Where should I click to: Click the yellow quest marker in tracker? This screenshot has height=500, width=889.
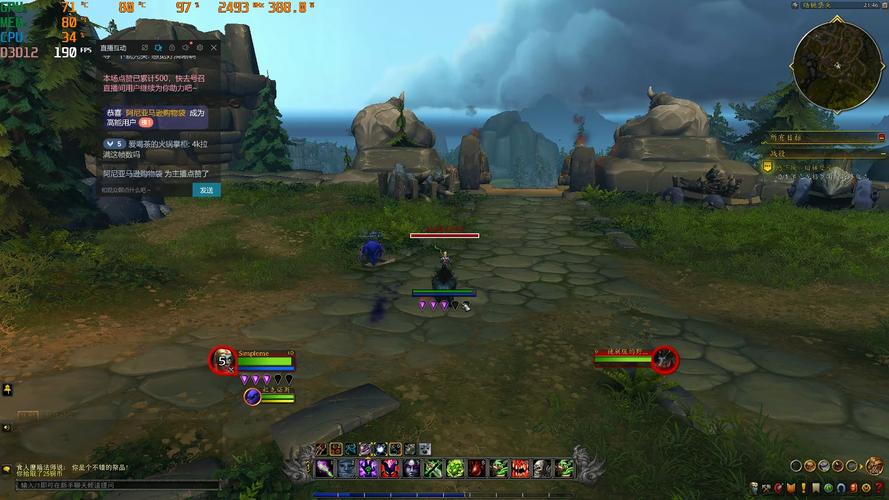coord(767,168)
